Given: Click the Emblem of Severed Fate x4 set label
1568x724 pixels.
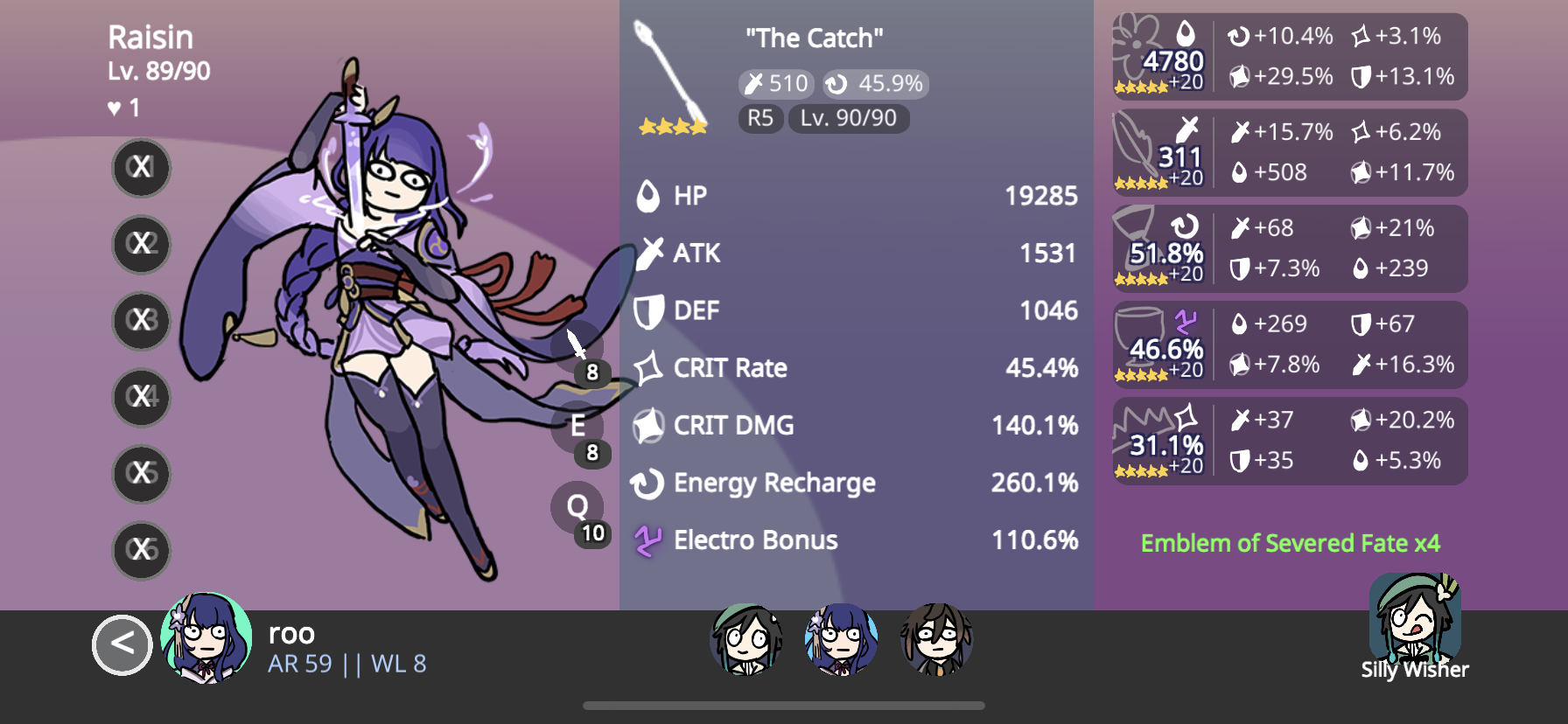Looking at the screenshot, I should [x=1292, y=543].
